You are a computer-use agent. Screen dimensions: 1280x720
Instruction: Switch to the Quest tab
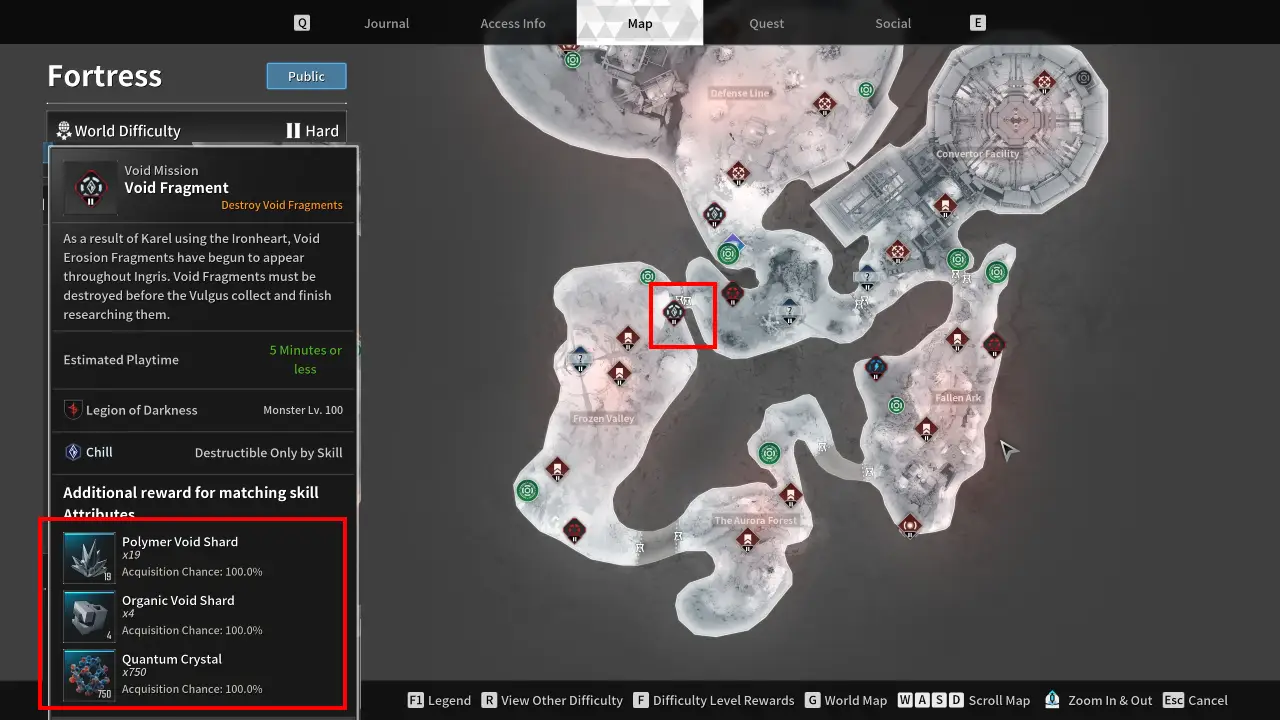[766, 23]
